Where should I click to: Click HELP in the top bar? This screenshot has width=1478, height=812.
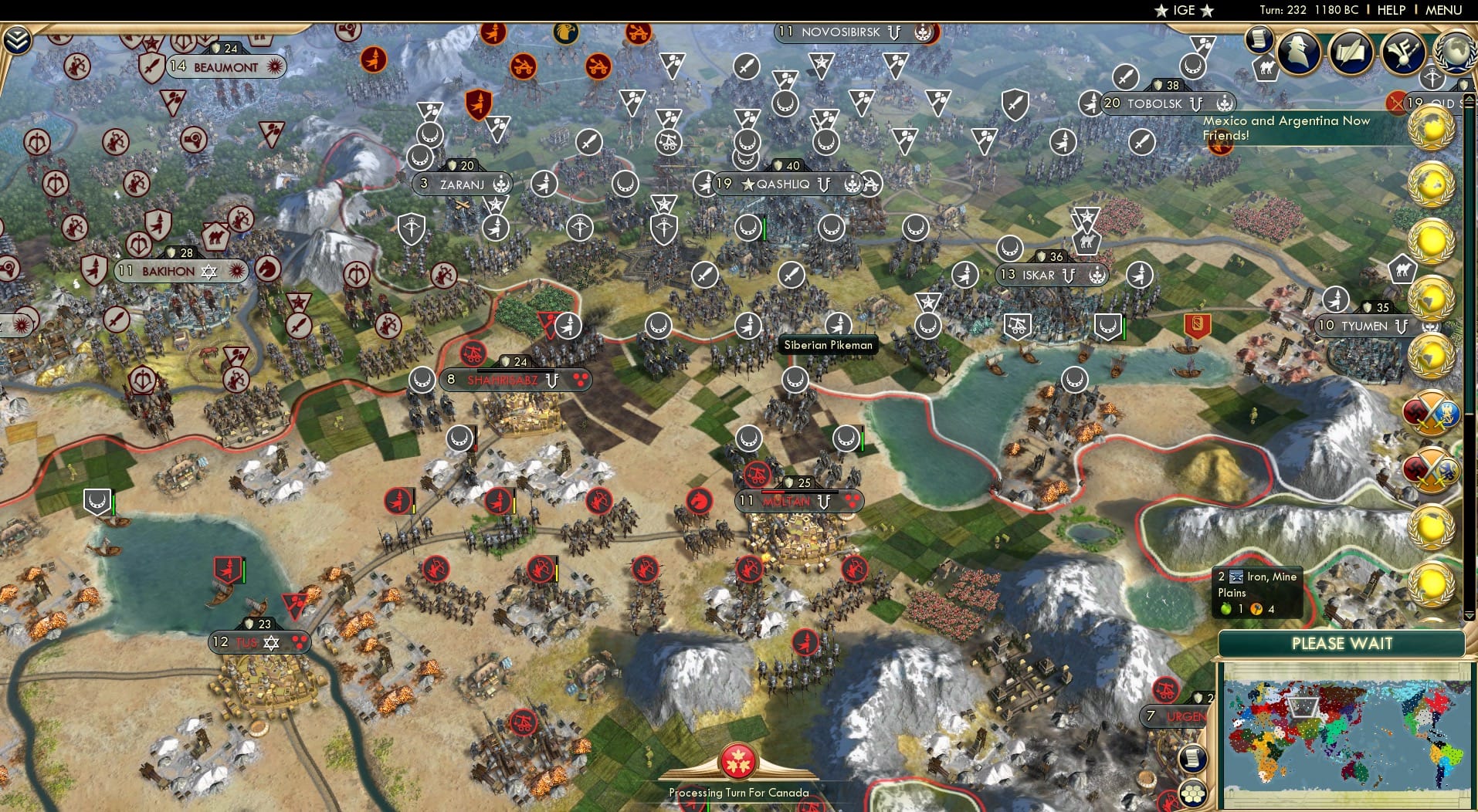point(1392,10)
